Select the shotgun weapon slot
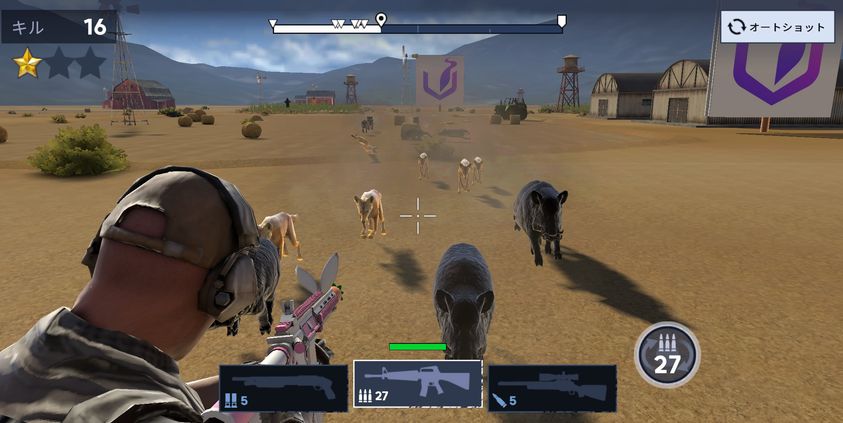The height and width of the screenshot is (423, 843). (x=283, y=387)
